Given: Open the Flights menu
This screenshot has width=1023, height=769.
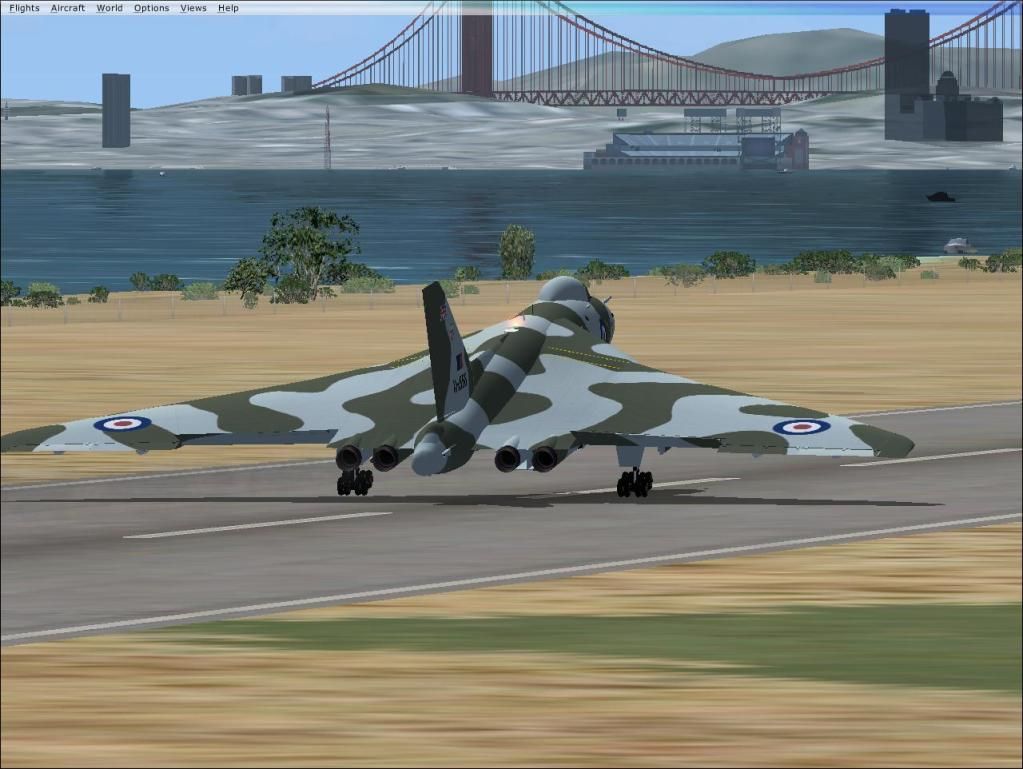Looking at the screenshot, I should click(24, 8).
